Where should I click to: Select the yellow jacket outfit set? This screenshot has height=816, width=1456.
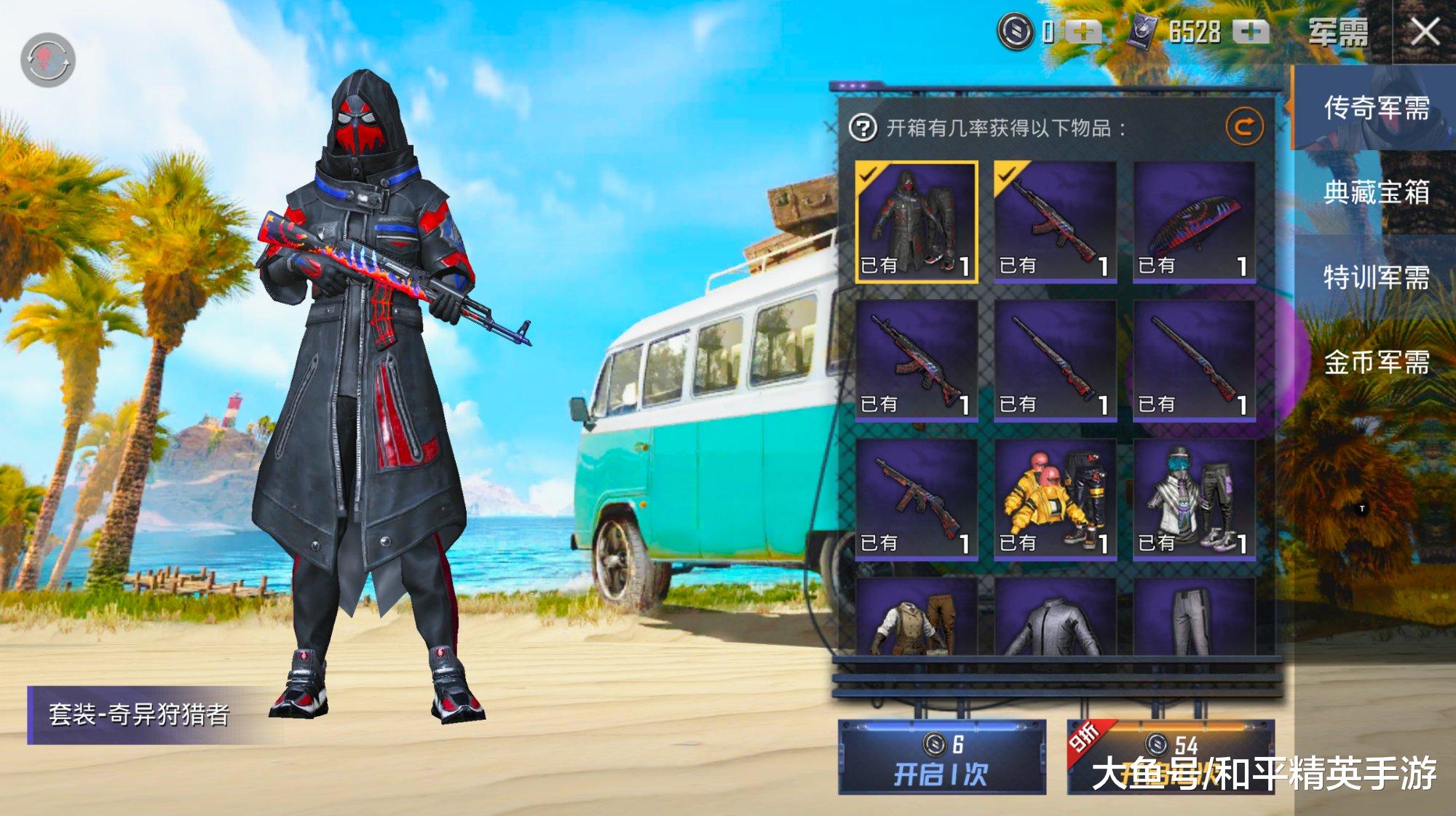click(1055, 499)
